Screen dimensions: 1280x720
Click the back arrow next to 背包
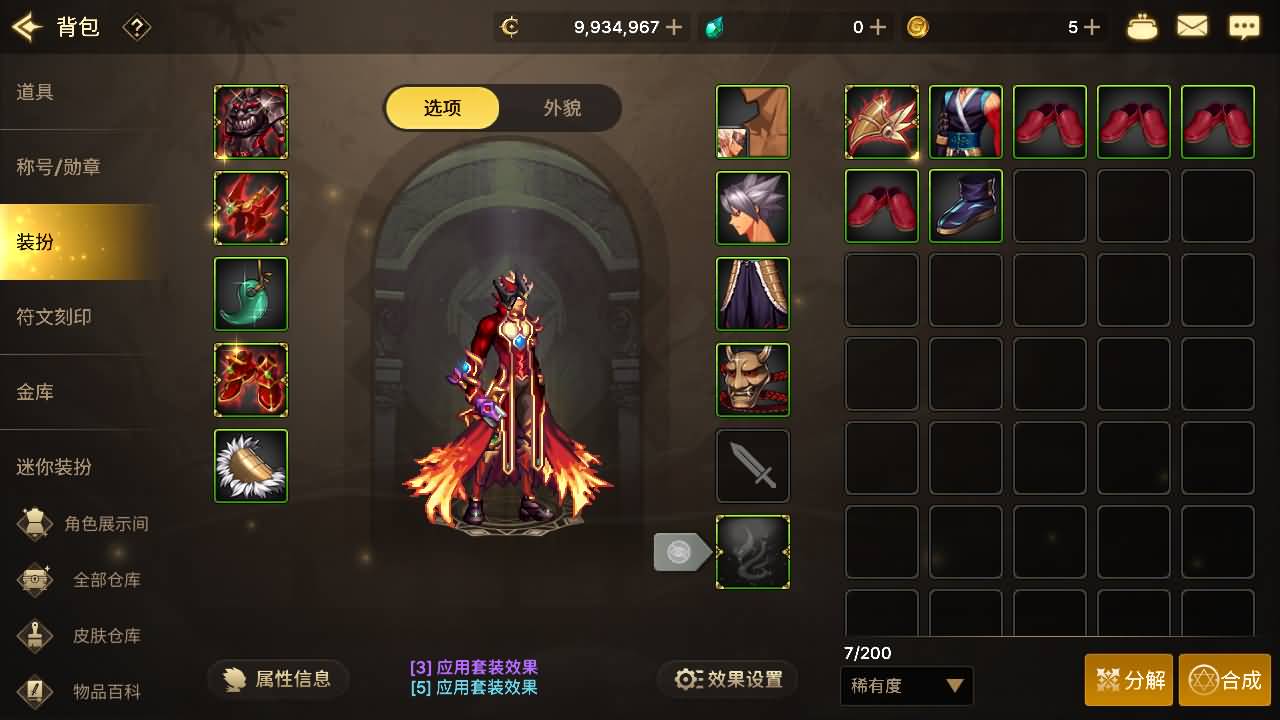pos(27,27)
